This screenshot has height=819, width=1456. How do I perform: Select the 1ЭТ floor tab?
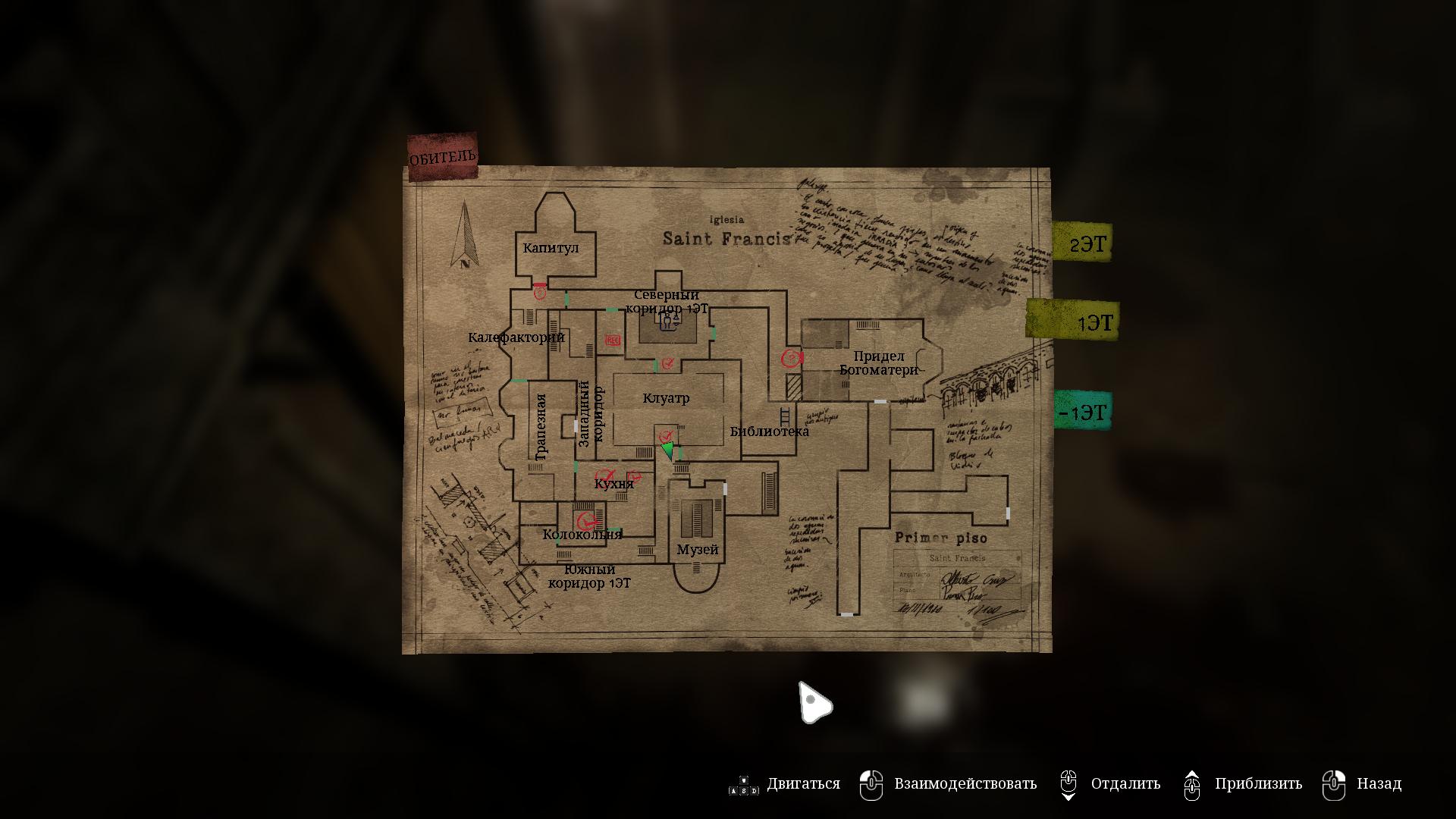1073,322
